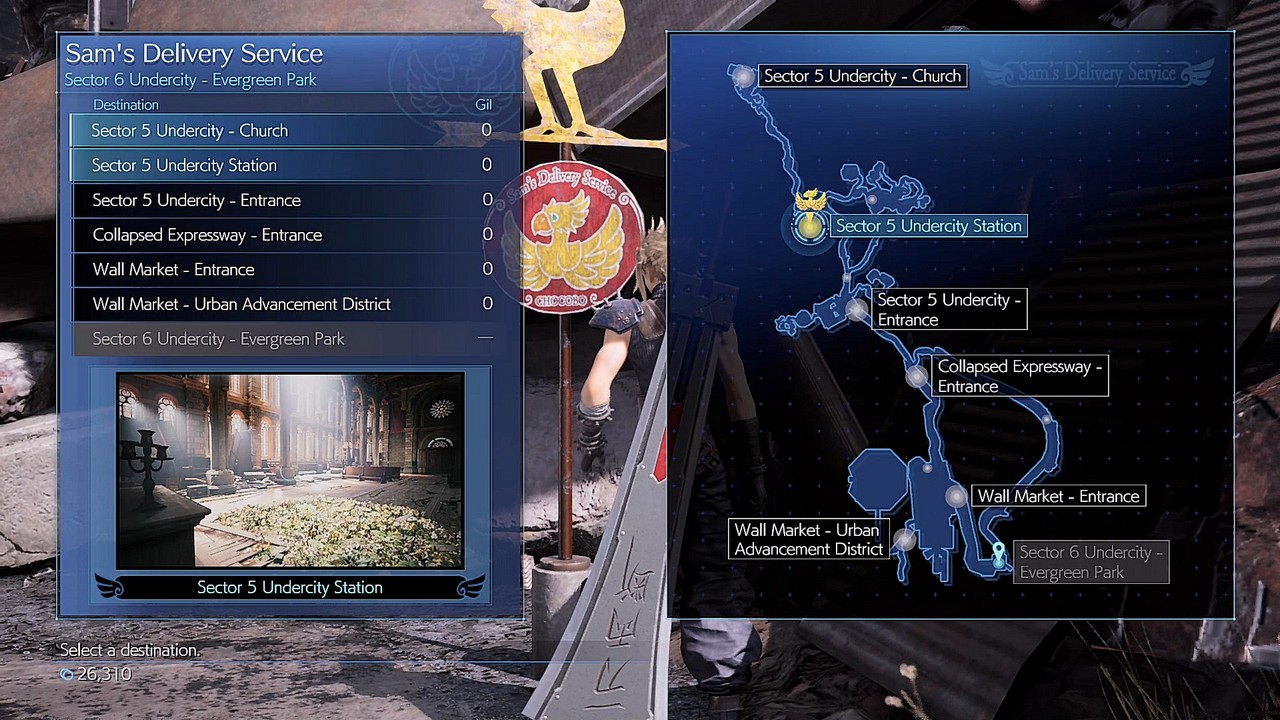The height and width of the screenshot is (720, 1280).
Task: Select Sector 5 Undercity - Church destination row
Action: [x=290, y=131]
